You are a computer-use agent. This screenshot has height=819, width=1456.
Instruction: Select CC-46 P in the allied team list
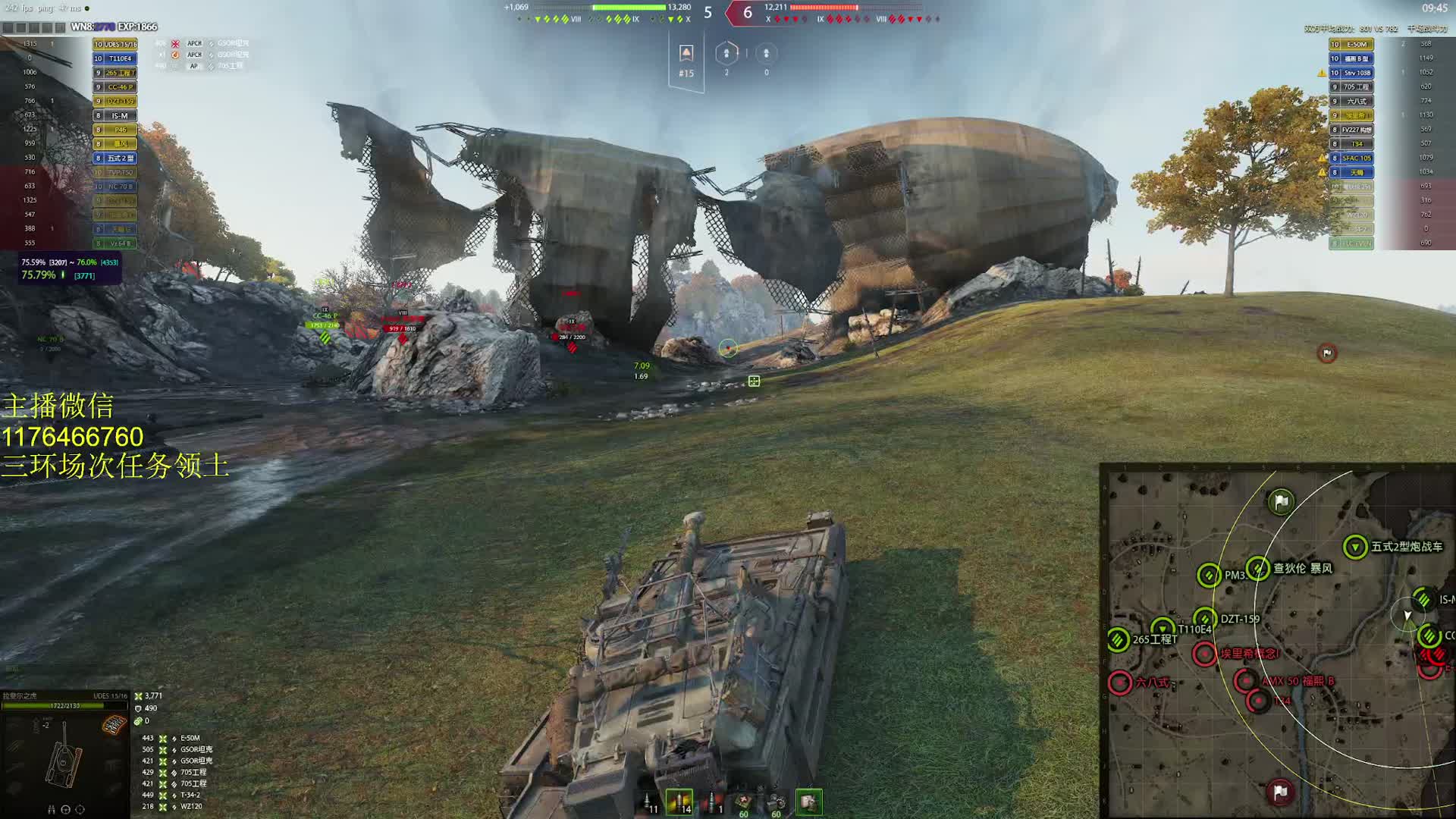119,87
